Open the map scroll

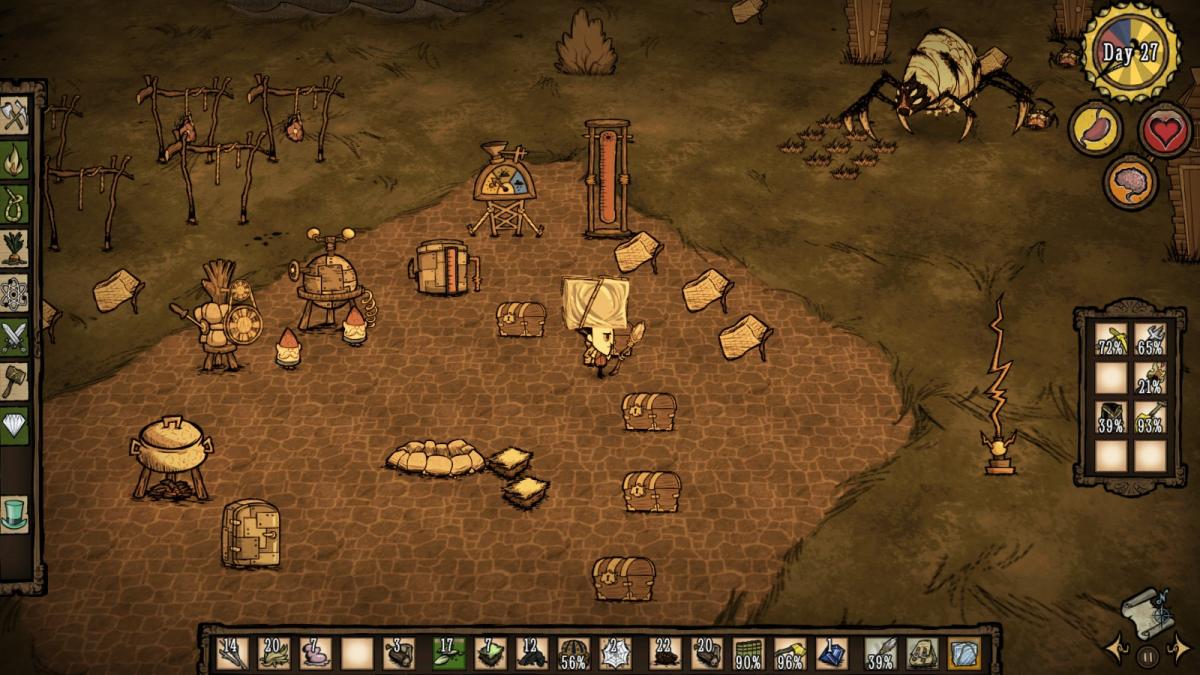[x=1146, y=611]
